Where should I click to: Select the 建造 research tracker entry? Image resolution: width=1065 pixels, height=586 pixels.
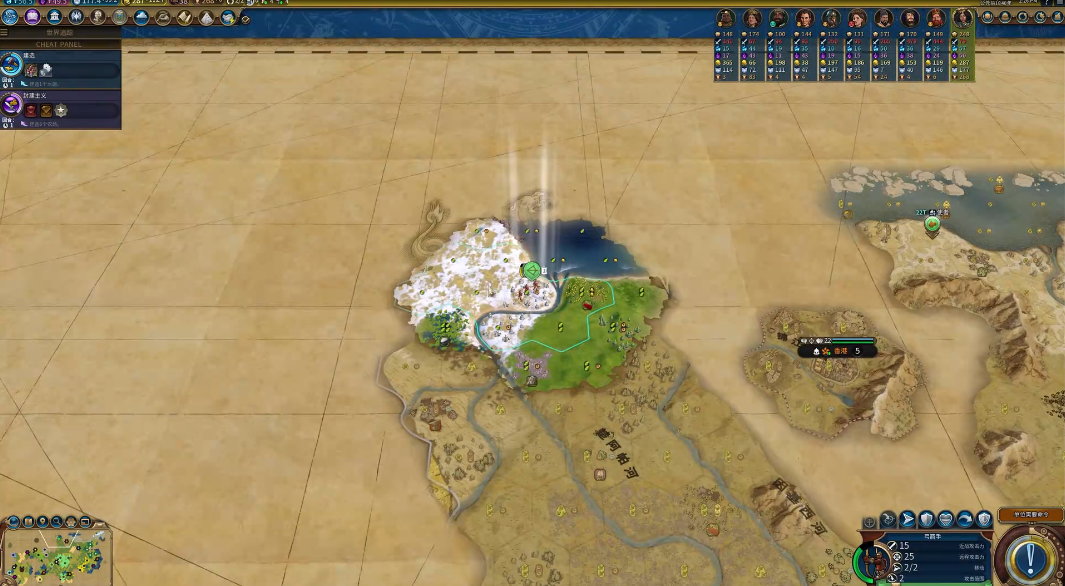coord(60,69)
